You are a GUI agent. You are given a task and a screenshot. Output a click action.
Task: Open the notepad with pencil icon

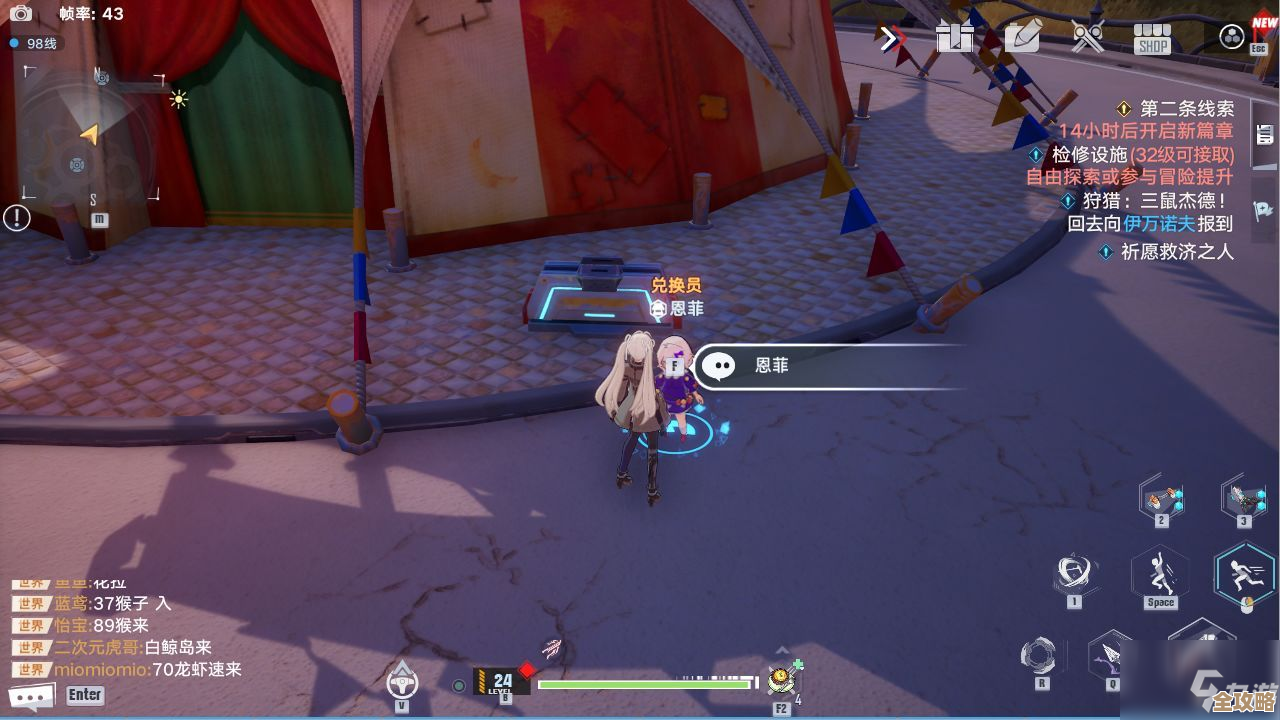click(1022, 38)
